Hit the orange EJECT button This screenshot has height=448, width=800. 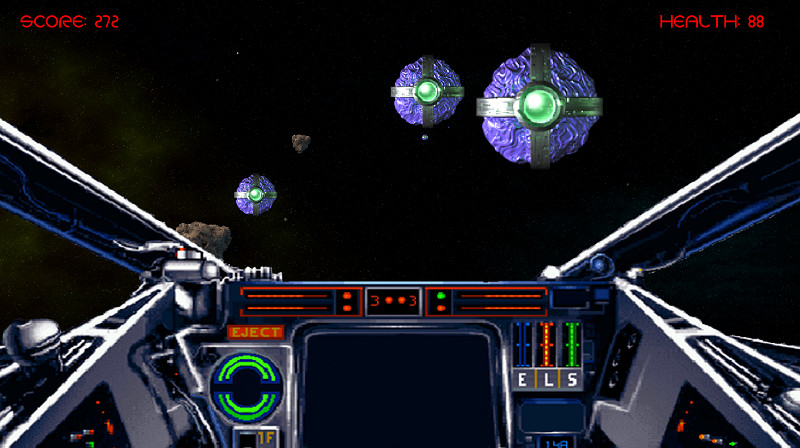[x=256, y=332]
